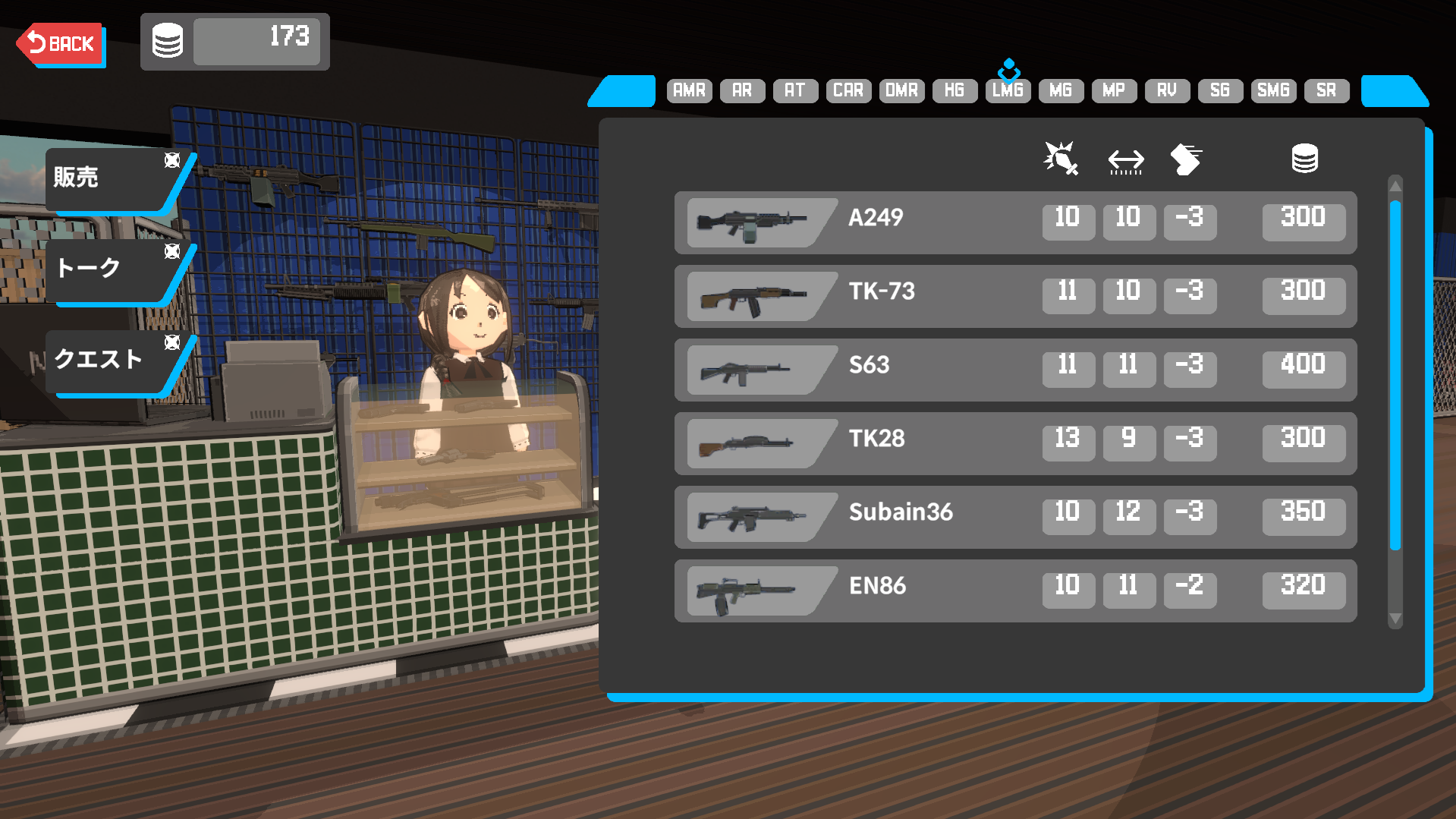
Task: Switch to the AMR weapon tab
Action: (689, 90)
